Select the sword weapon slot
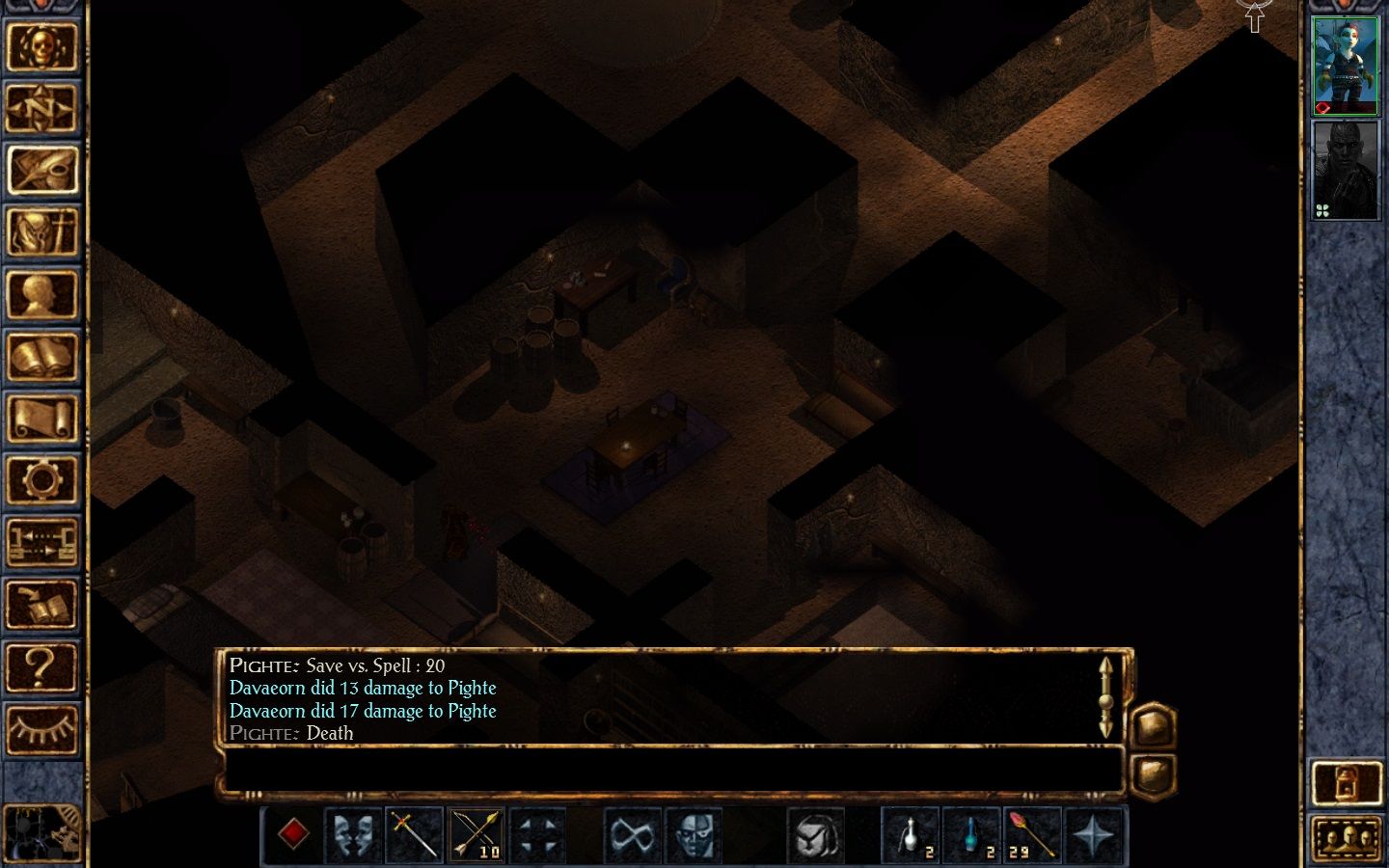1389x868 pixels. click(x=415, y=834)
